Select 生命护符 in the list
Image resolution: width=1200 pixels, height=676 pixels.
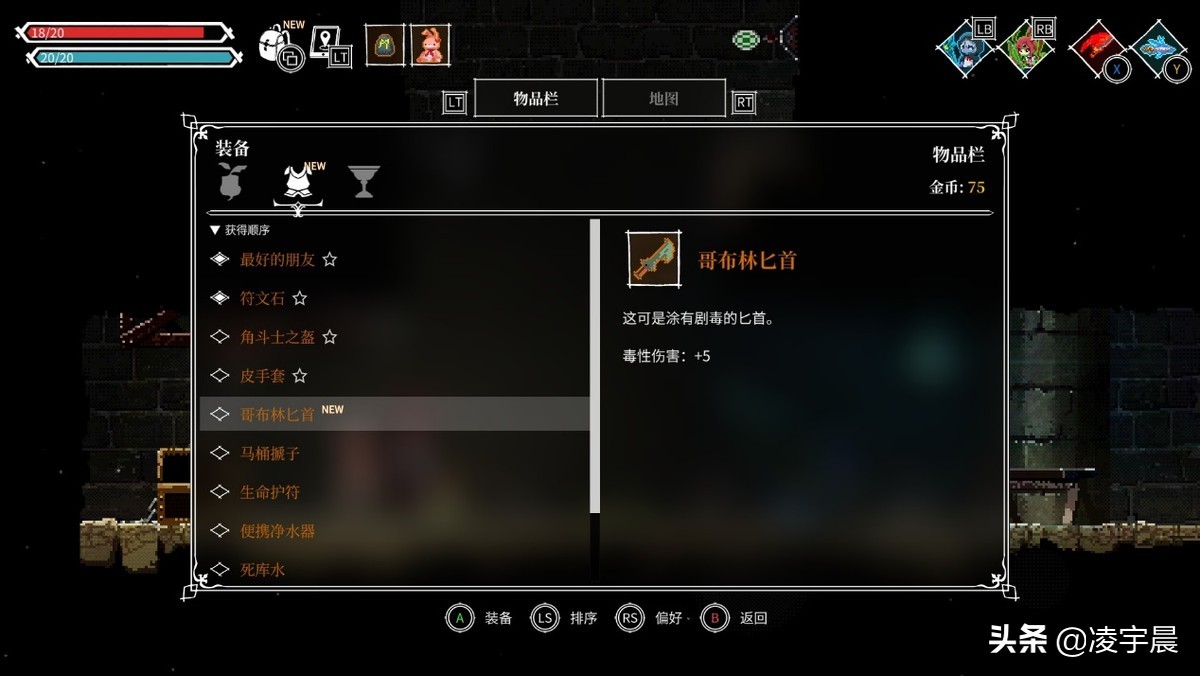tap(269, 492)
